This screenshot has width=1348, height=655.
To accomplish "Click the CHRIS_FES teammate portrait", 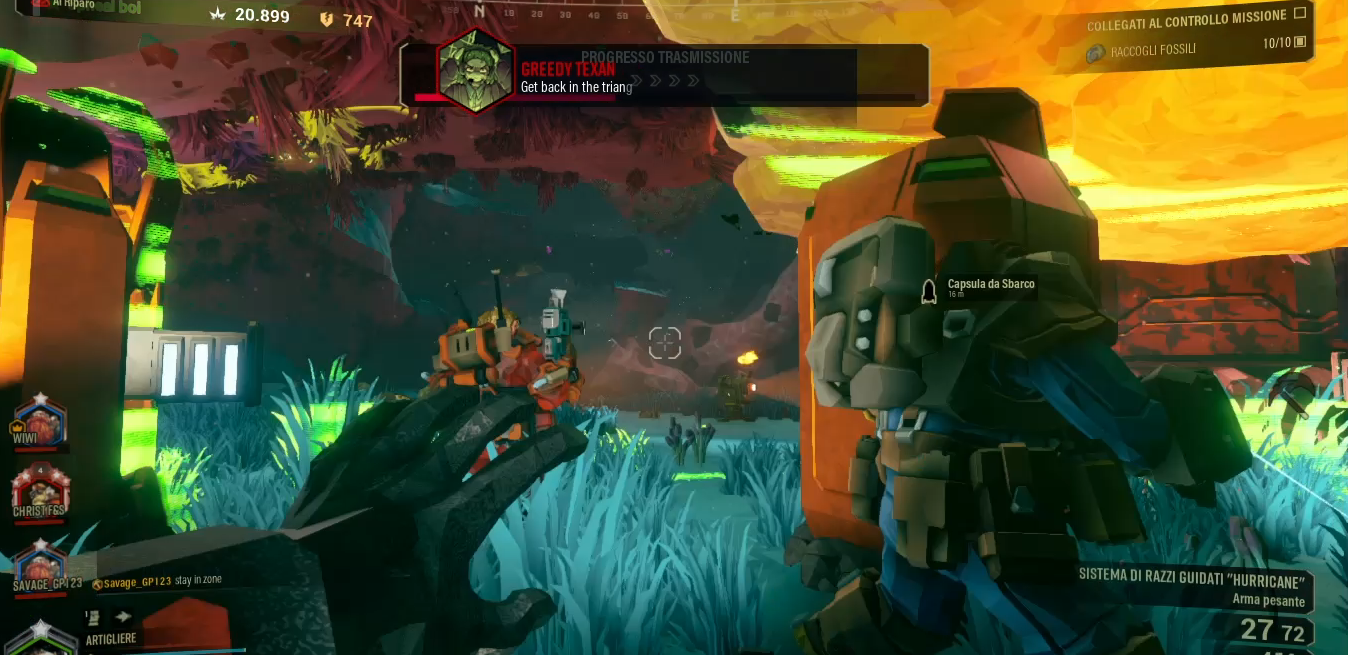I will pyautogui.click(x=40, y=488).
